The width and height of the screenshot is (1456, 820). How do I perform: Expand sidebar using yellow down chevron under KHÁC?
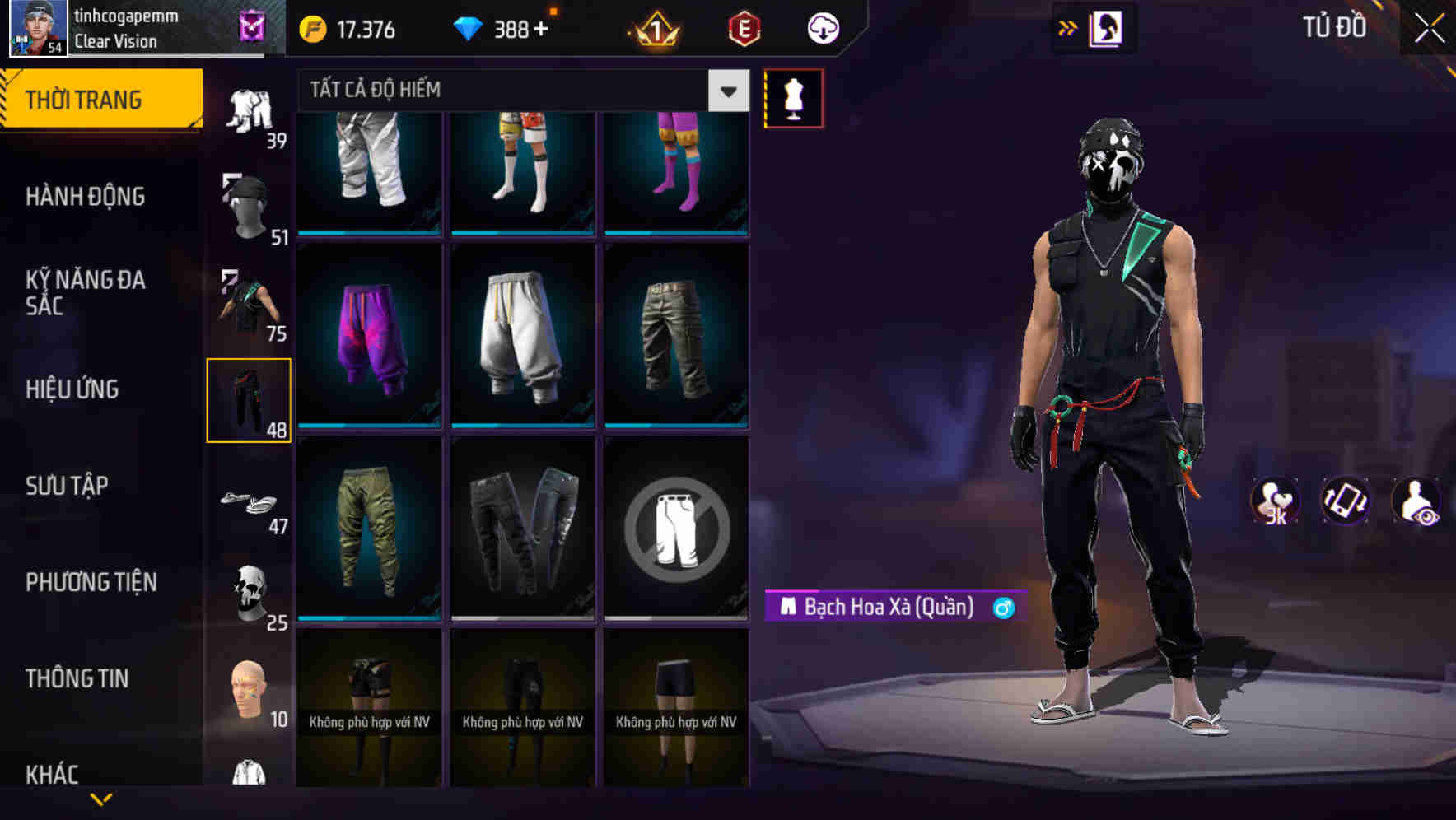101,799
